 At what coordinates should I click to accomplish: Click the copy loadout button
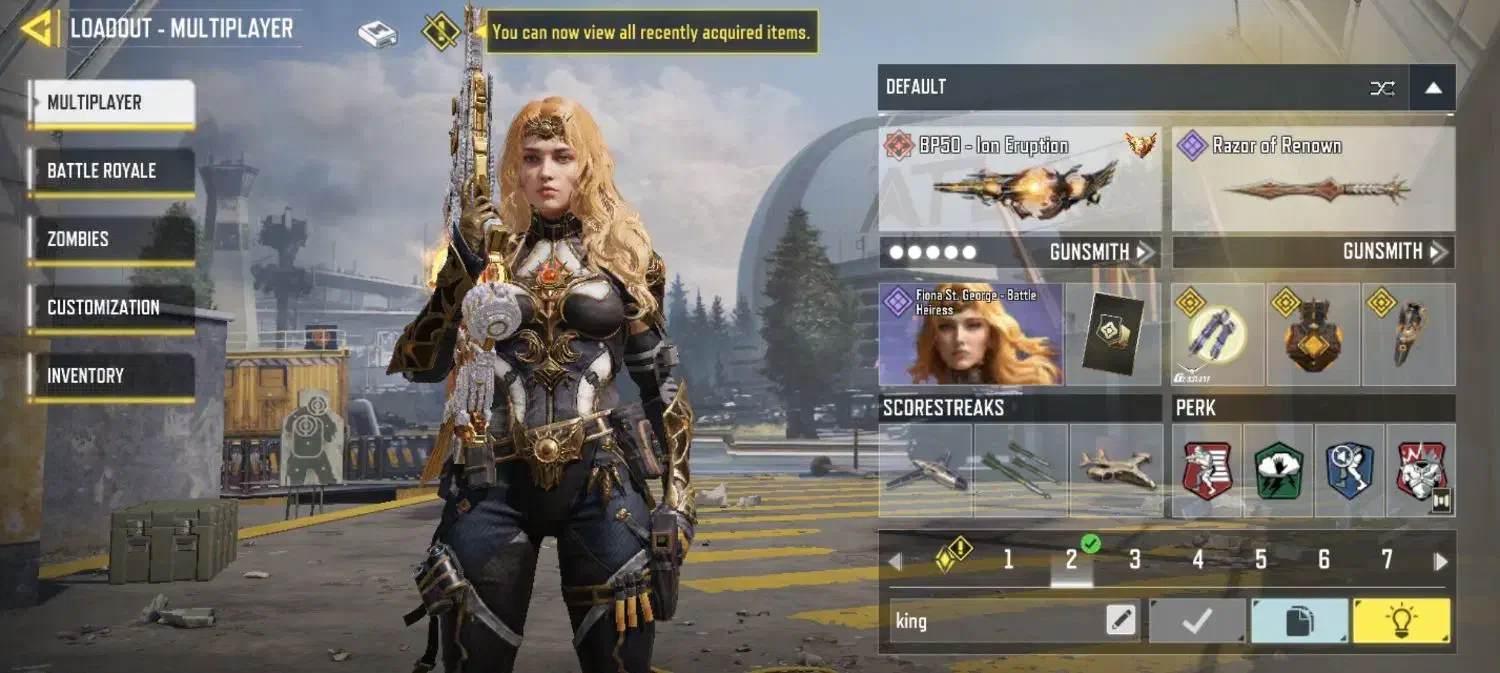point(1299,621)
